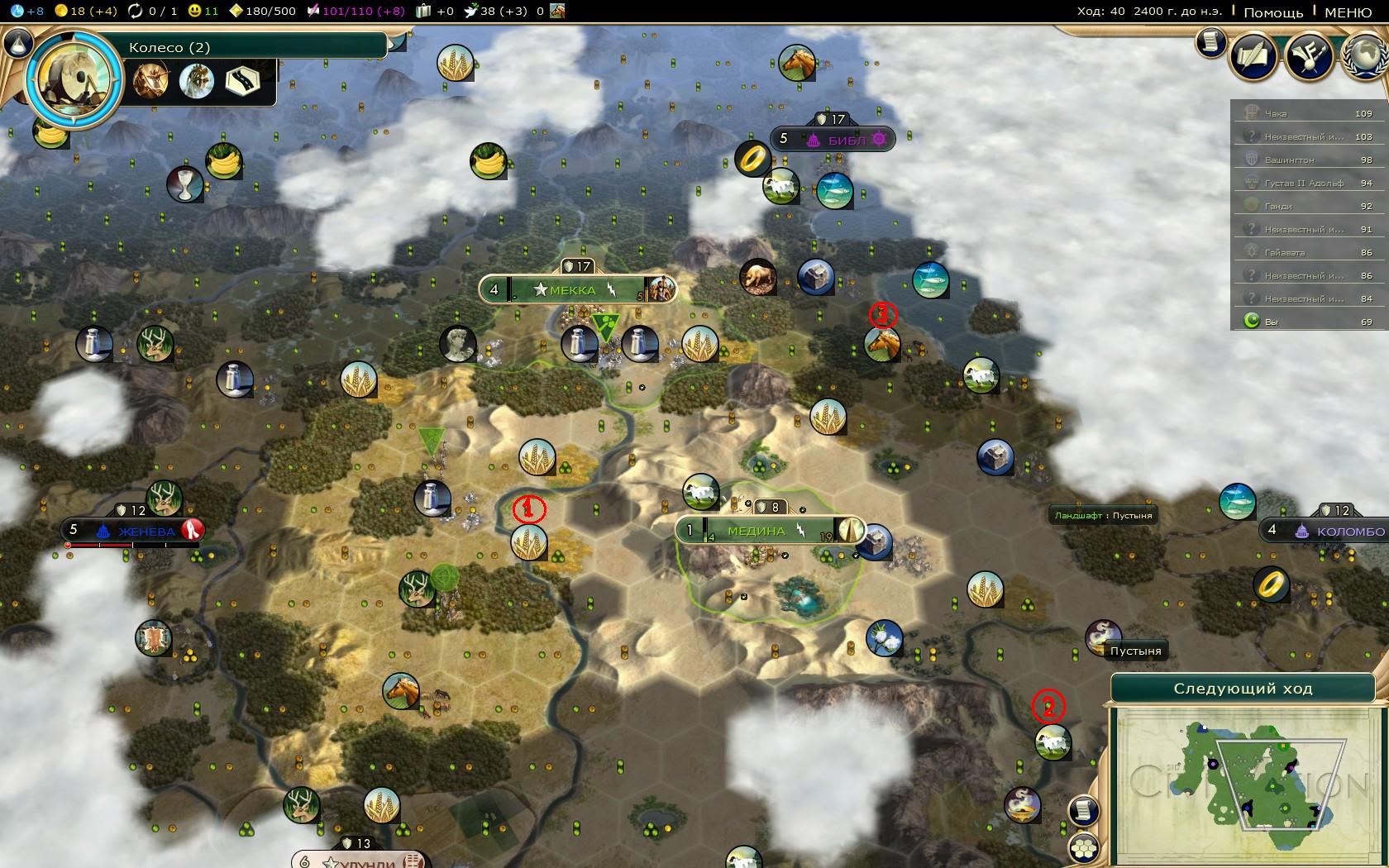
Task: Toggle the hex grid button beside the minimap
Action: 1083,847
